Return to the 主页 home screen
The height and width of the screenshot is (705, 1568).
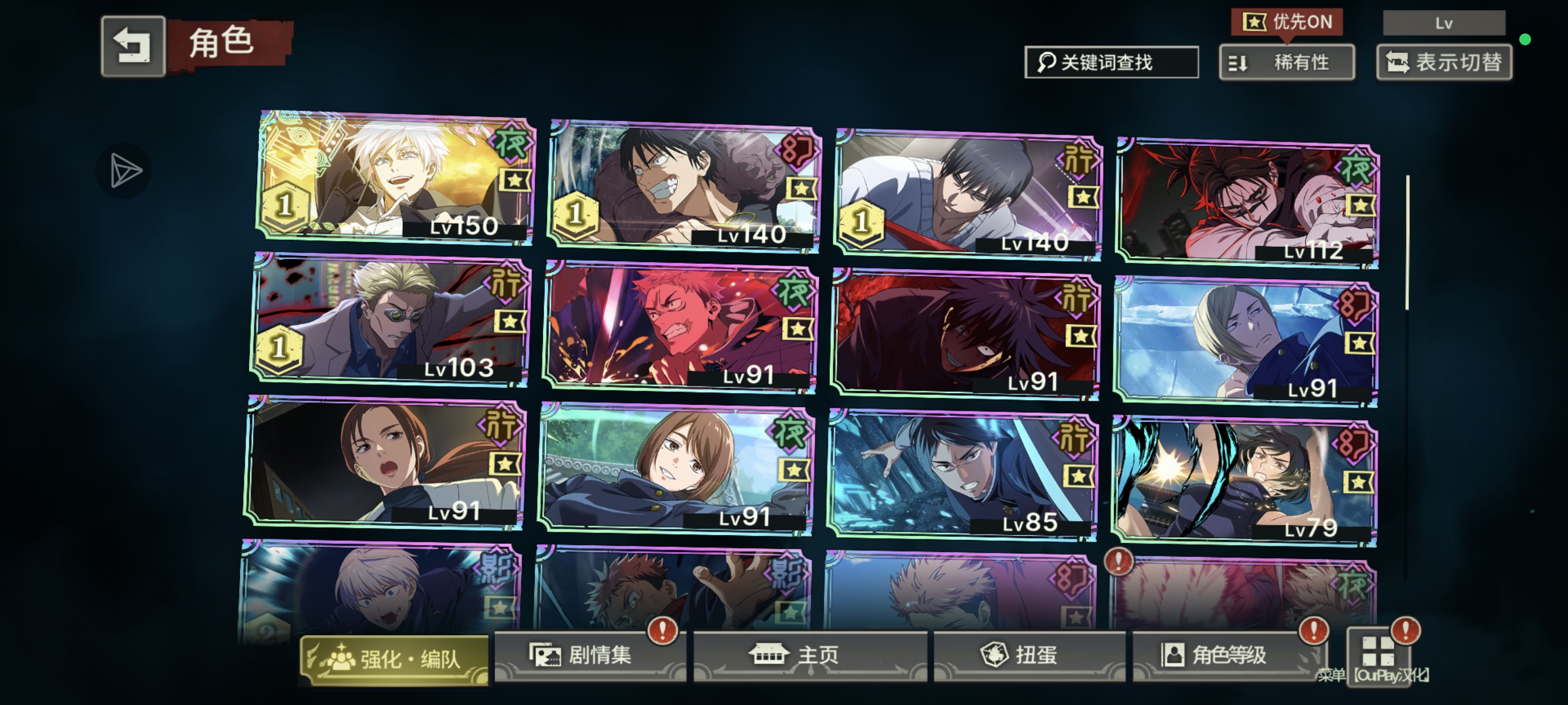(x=810, y=655)
